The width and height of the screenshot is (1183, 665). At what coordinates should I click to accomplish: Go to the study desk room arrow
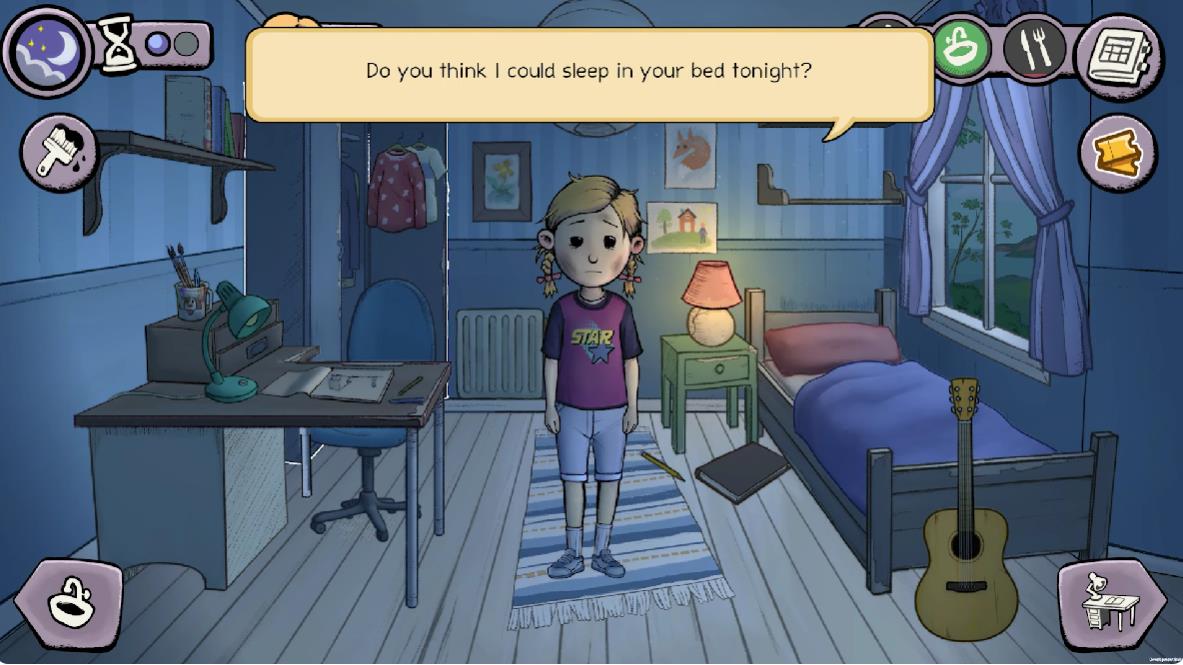(x=1111, y=605)
